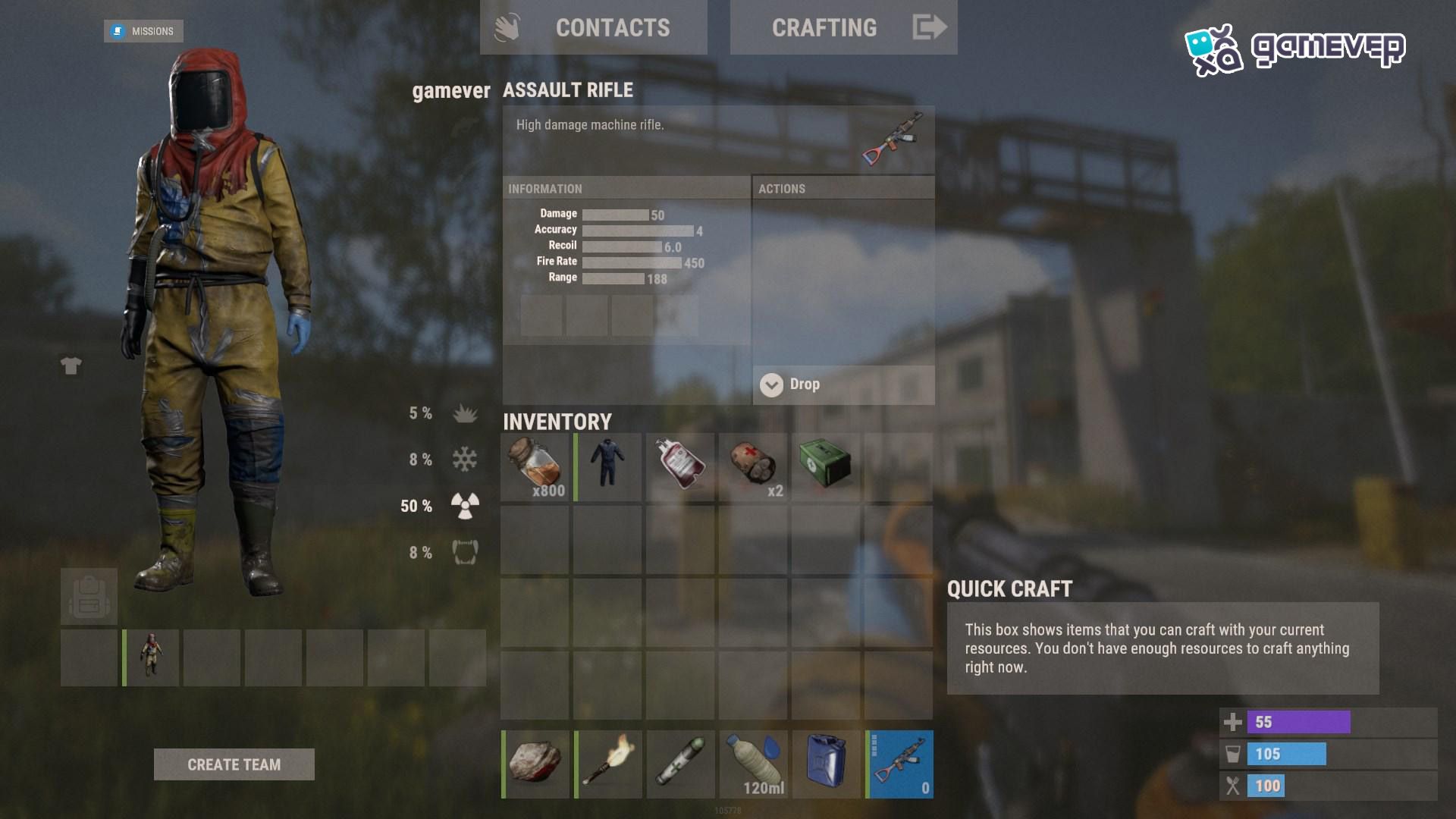This screenshot has width=1456, height=819.
Task: Select the worn hazmat suit slot
Action: [152, 657]
